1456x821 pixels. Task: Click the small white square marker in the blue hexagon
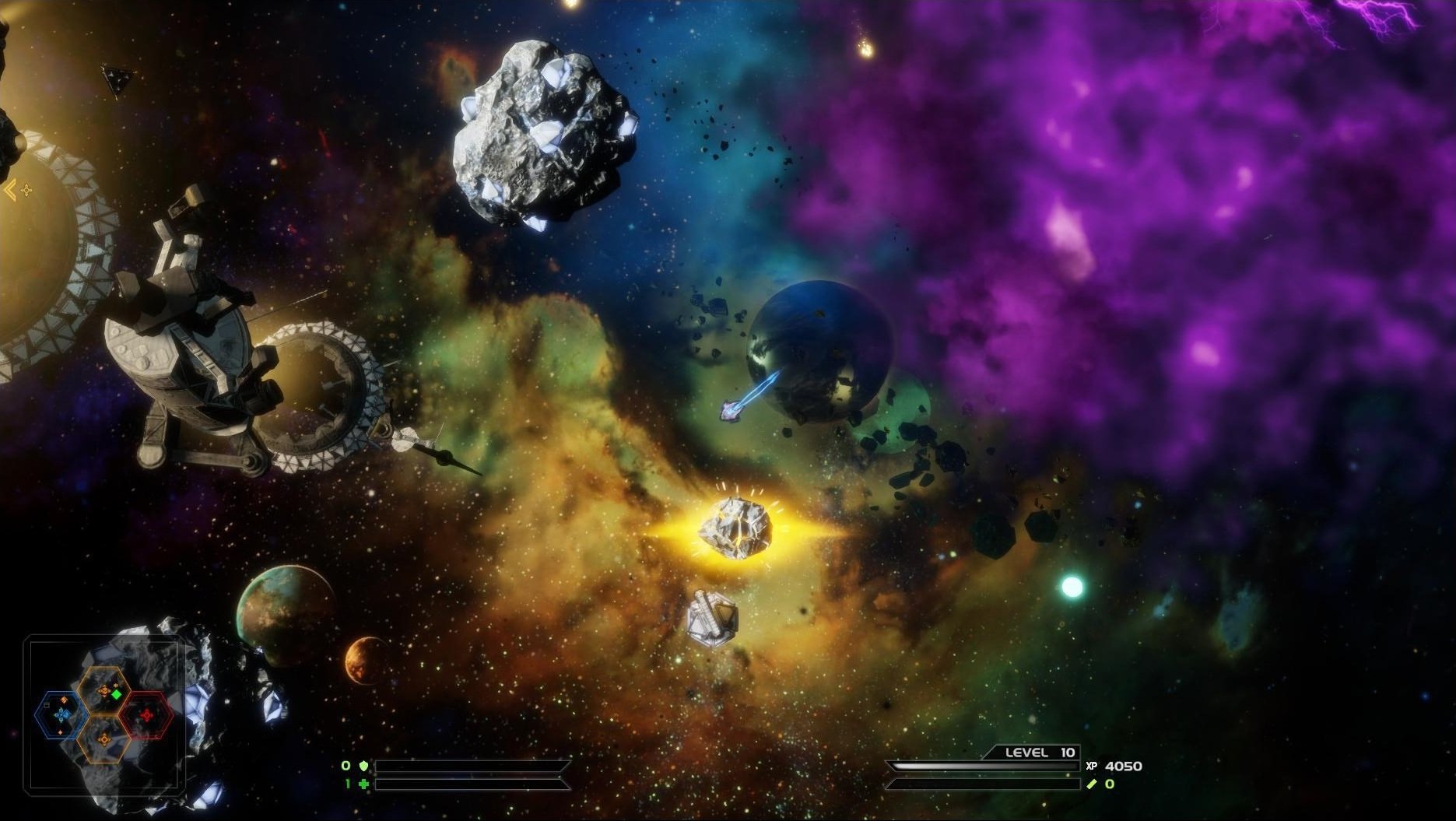click(x=47, y=706)
